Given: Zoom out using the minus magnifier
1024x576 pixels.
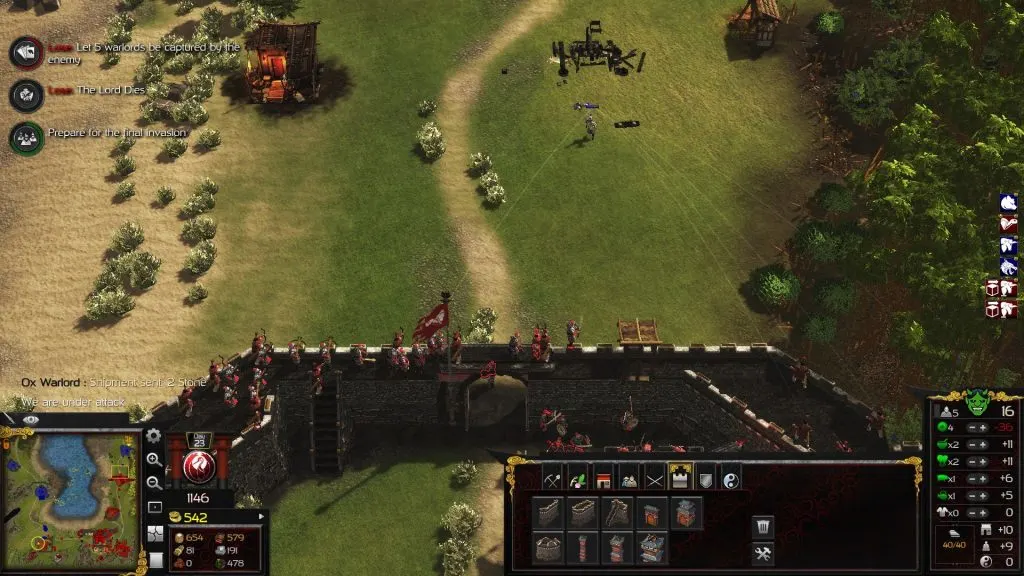Looking at the screenshot, I should coord(154,484).
